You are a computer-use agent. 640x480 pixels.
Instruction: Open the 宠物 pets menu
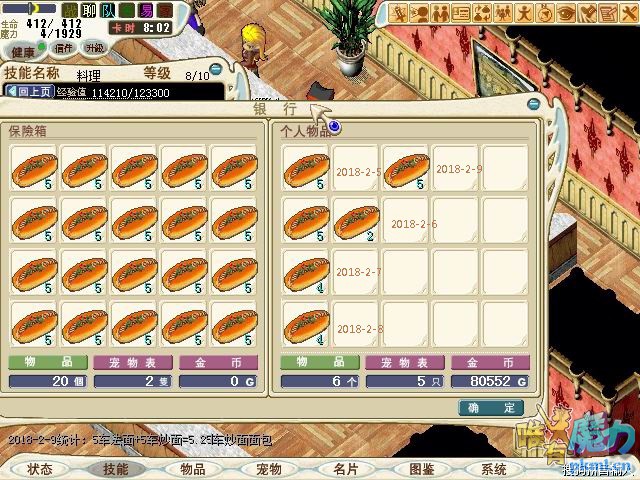269,468
